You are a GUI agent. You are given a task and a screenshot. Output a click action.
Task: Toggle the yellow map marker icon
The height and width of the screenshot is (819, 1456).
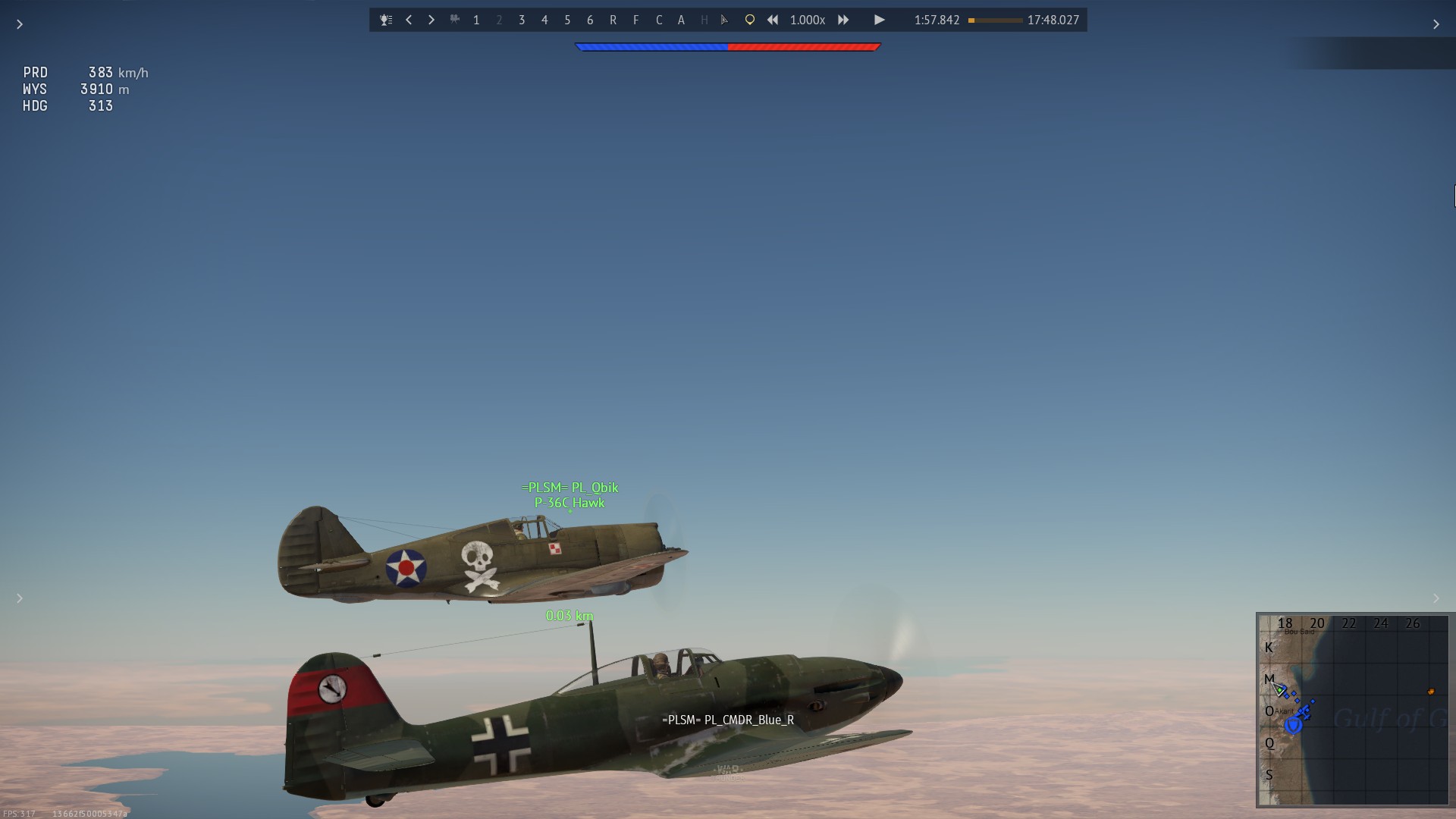(749, 20)
